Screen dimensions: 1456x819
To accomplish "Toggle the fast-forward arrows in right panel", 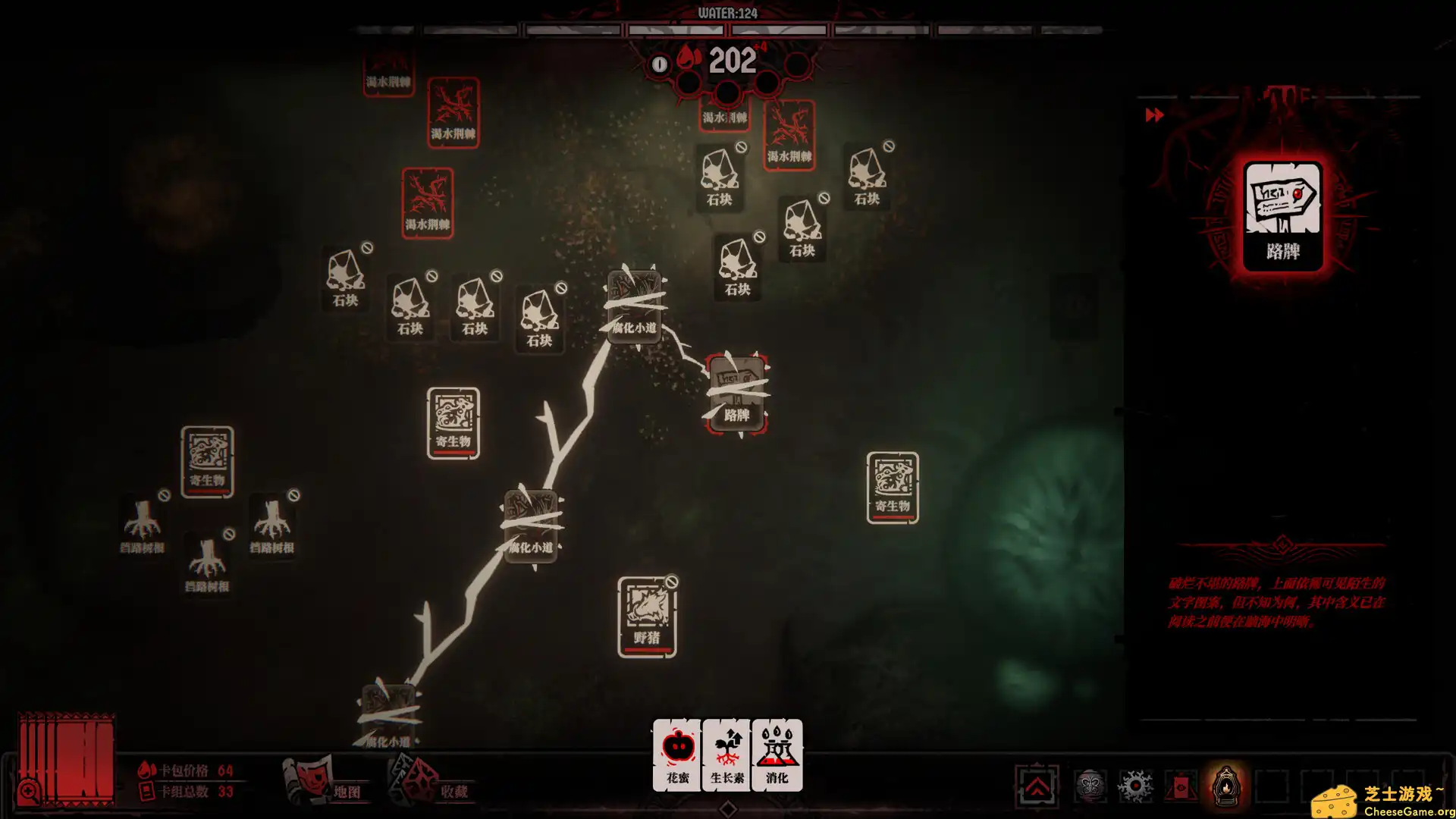I will (1155, 115).
